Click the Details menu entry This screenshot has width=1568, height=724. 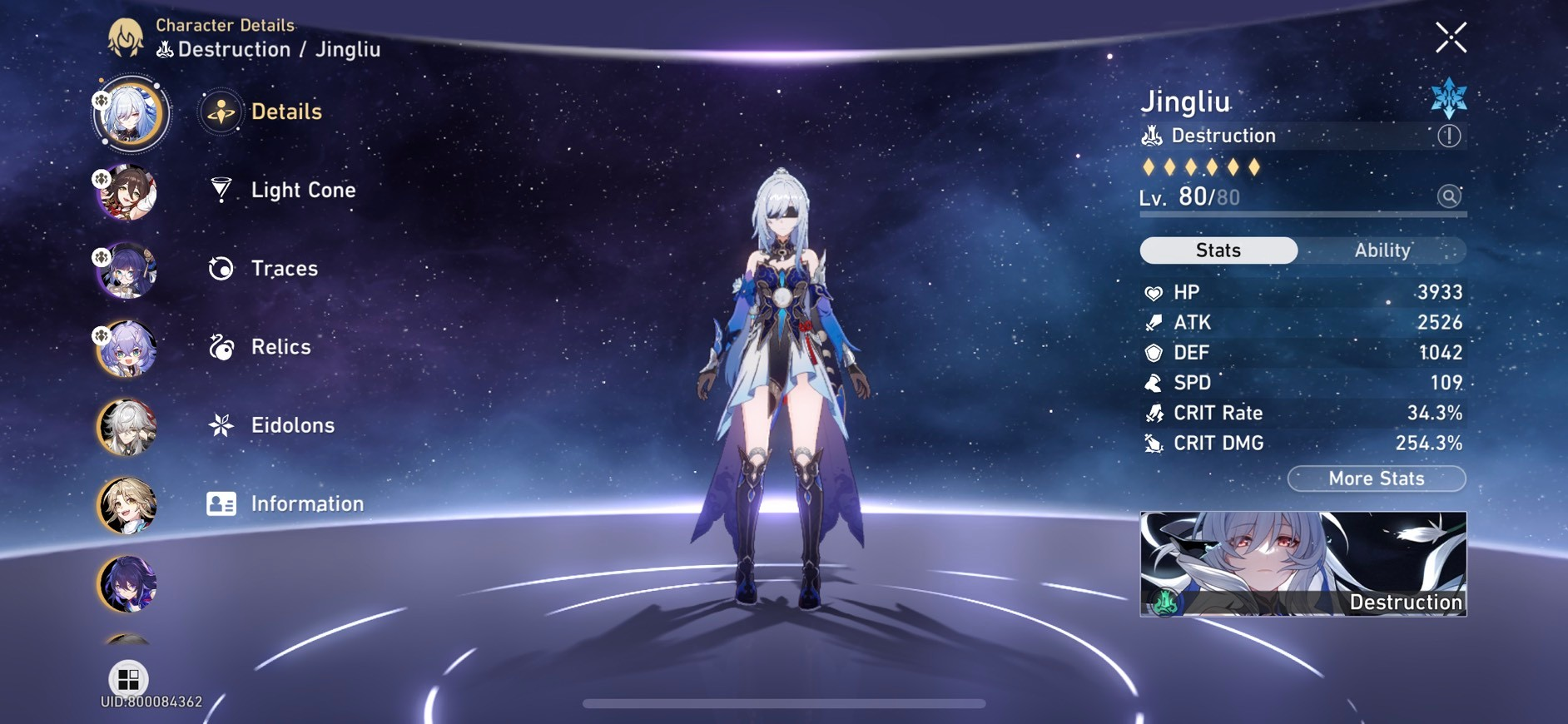coord(285,111)
